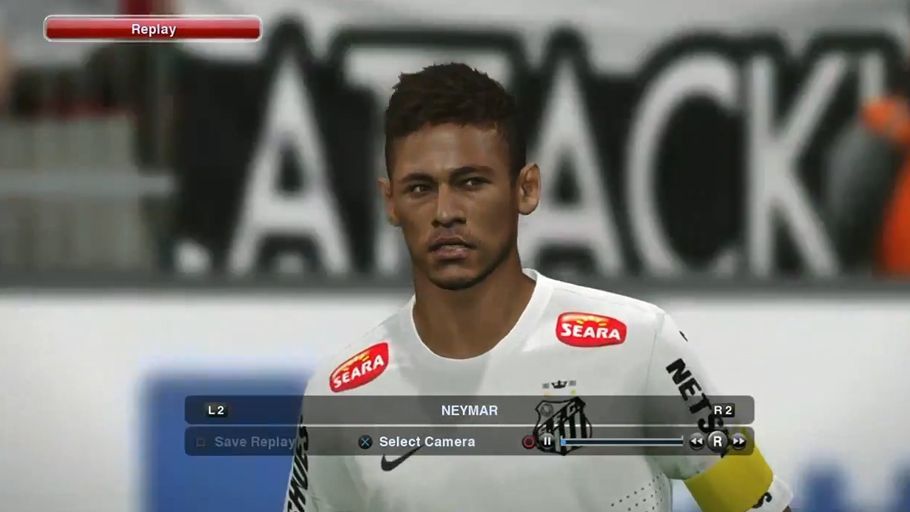This screenshot has height=512, width=910.
Task: Click the red record indicator
Action: coord(528,441)
